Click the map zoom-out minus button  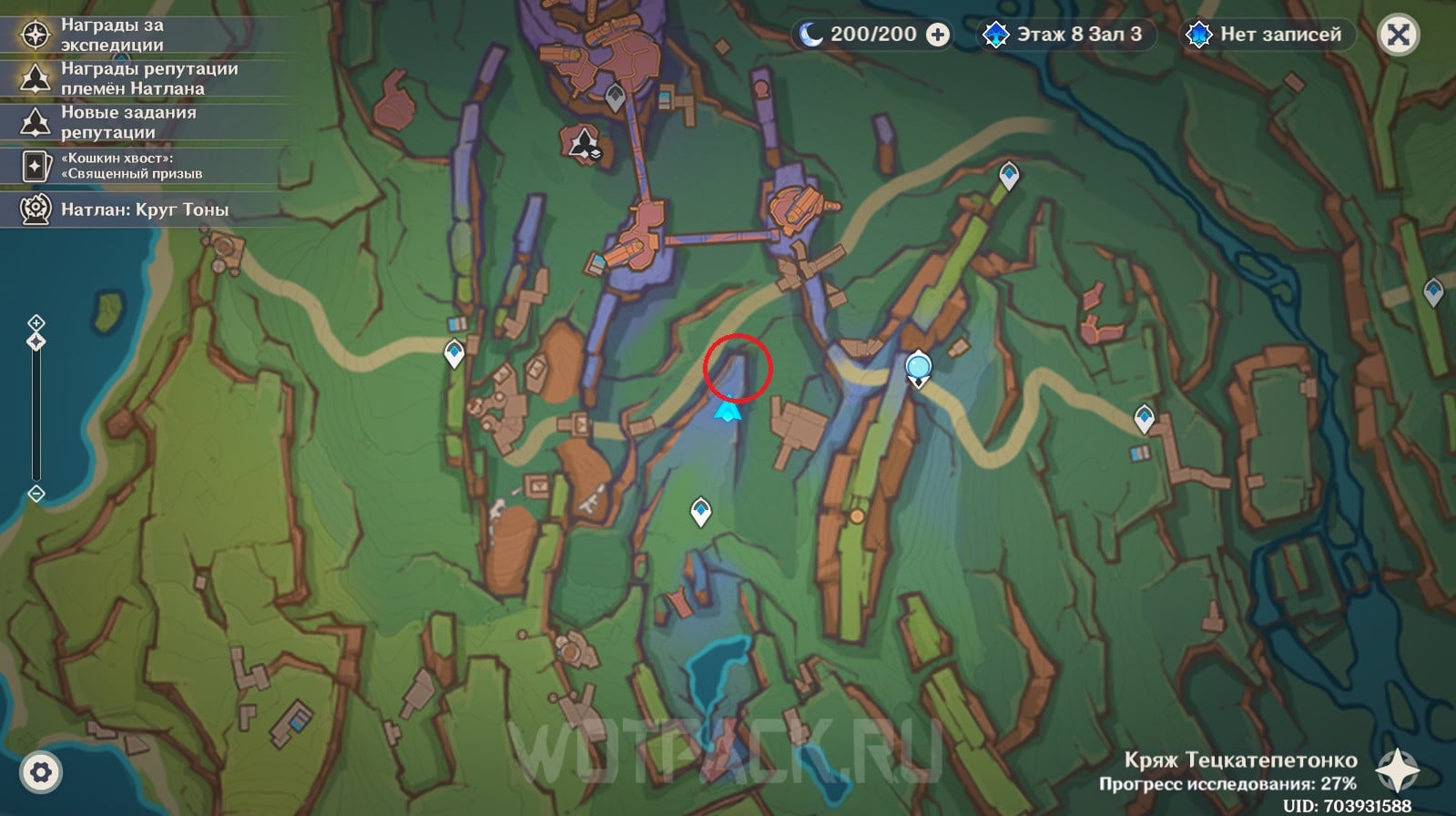36,494
